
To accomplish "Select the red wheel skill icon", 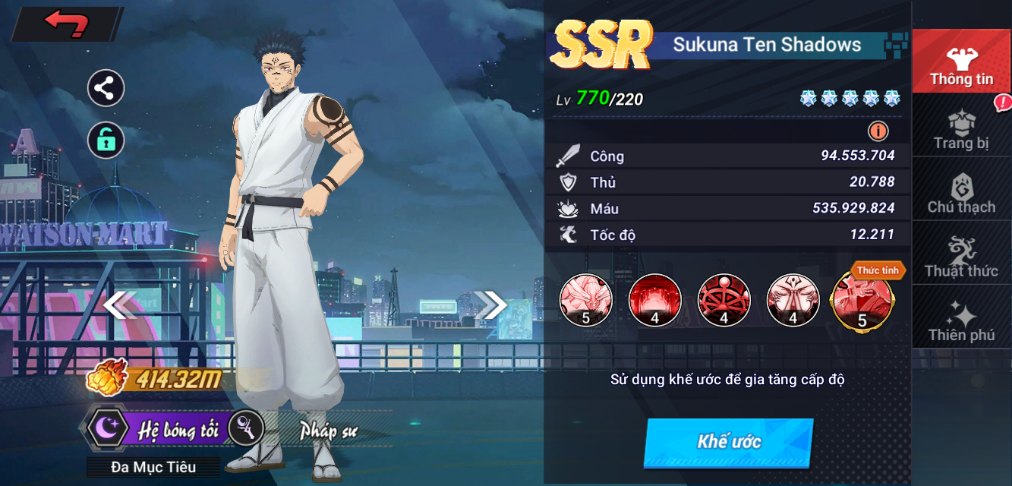I will 723,300.
